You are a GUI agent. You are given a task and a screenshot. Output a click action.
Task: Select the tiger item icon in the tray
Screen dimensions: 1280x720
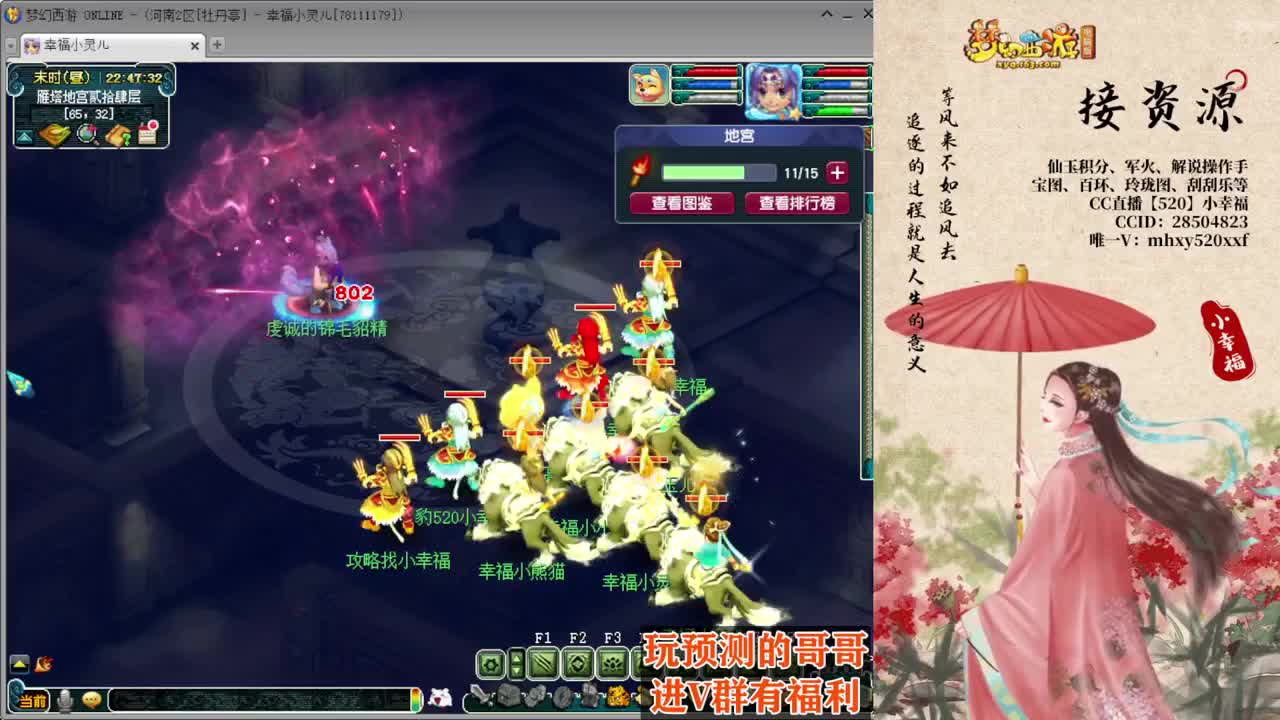(x=618, y=696)
